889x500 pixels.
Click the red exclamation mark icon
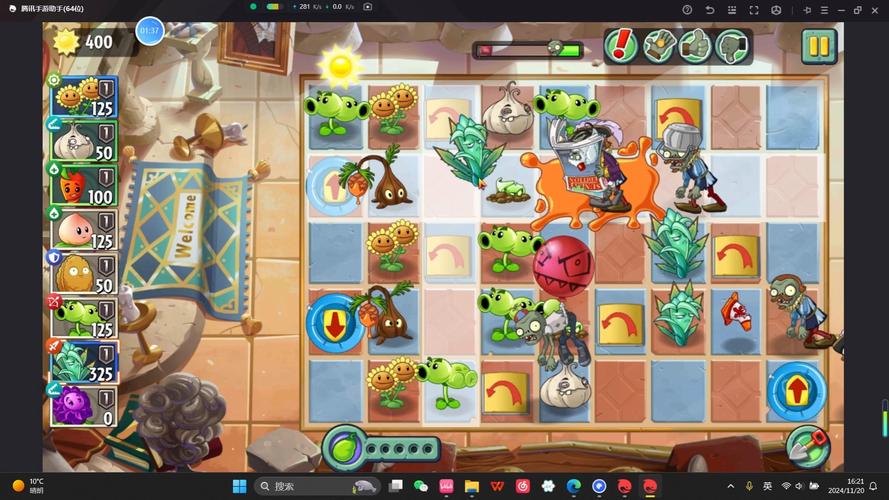(x=622, y=45)
